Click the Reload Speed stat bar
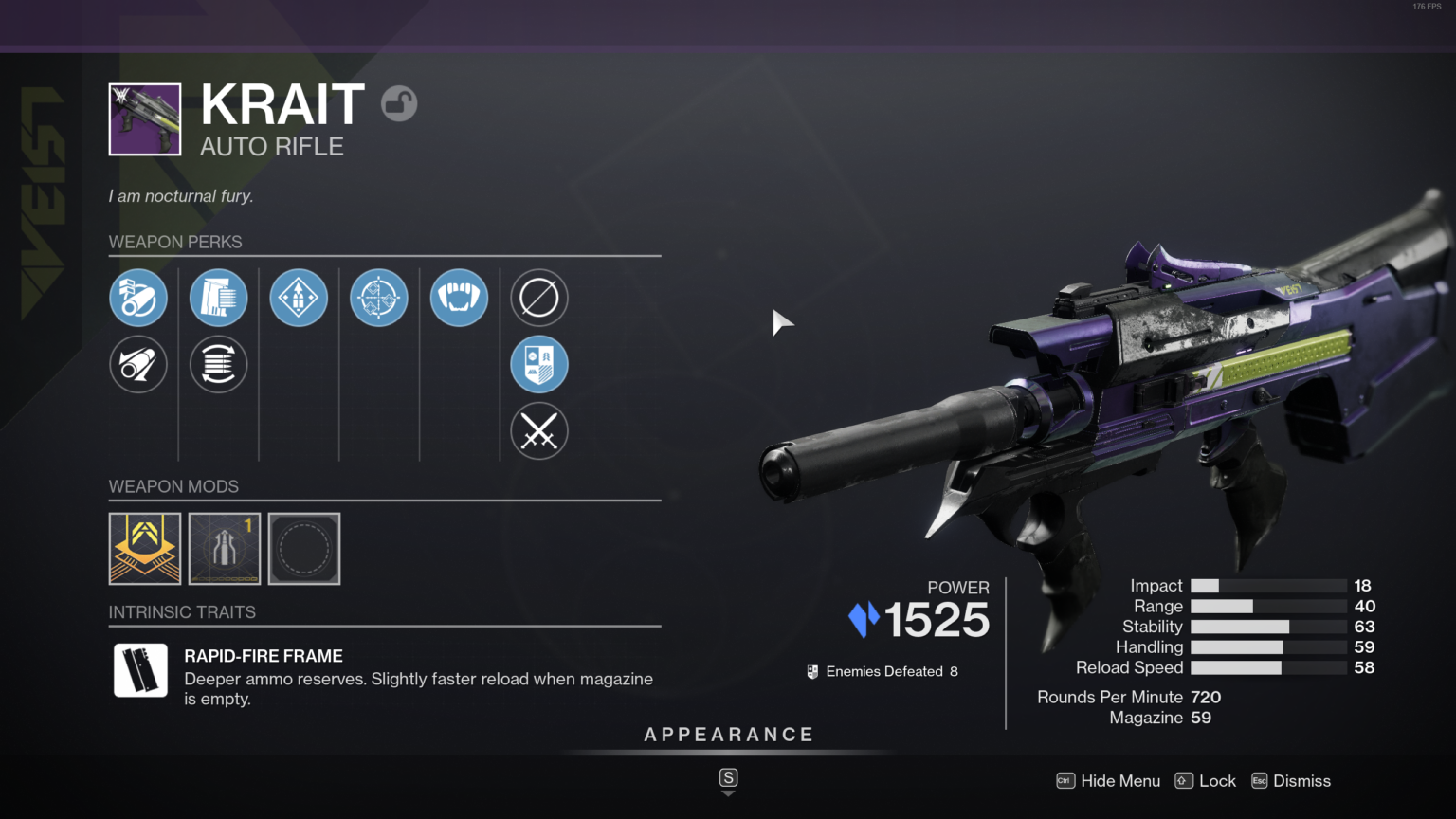Viewport: 1456px width, 819px height. coord(1268,668)
